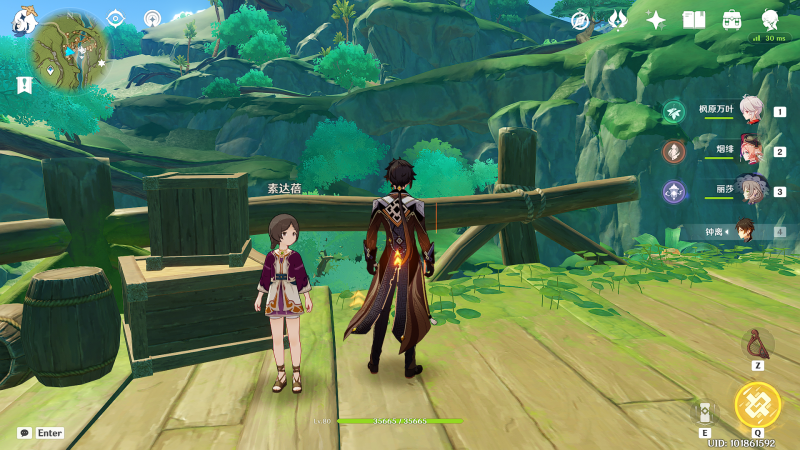Open the quest banner icon below the minimap
Viewport: 800px width, 450px height.
point(24,85)
